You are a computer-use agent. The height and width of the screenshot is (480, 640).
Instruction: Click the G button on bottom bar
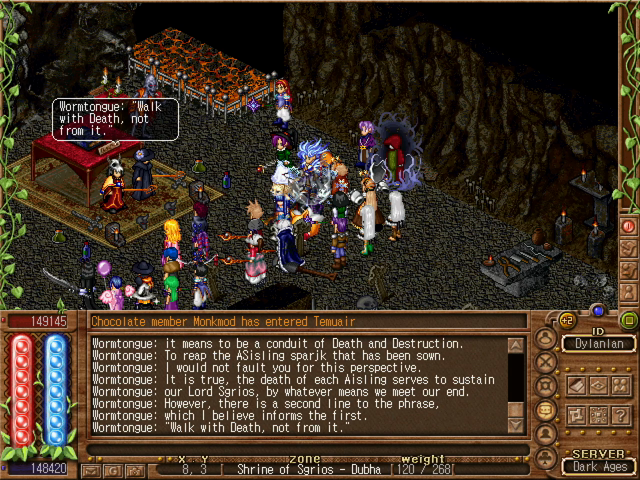coord(113,469)
